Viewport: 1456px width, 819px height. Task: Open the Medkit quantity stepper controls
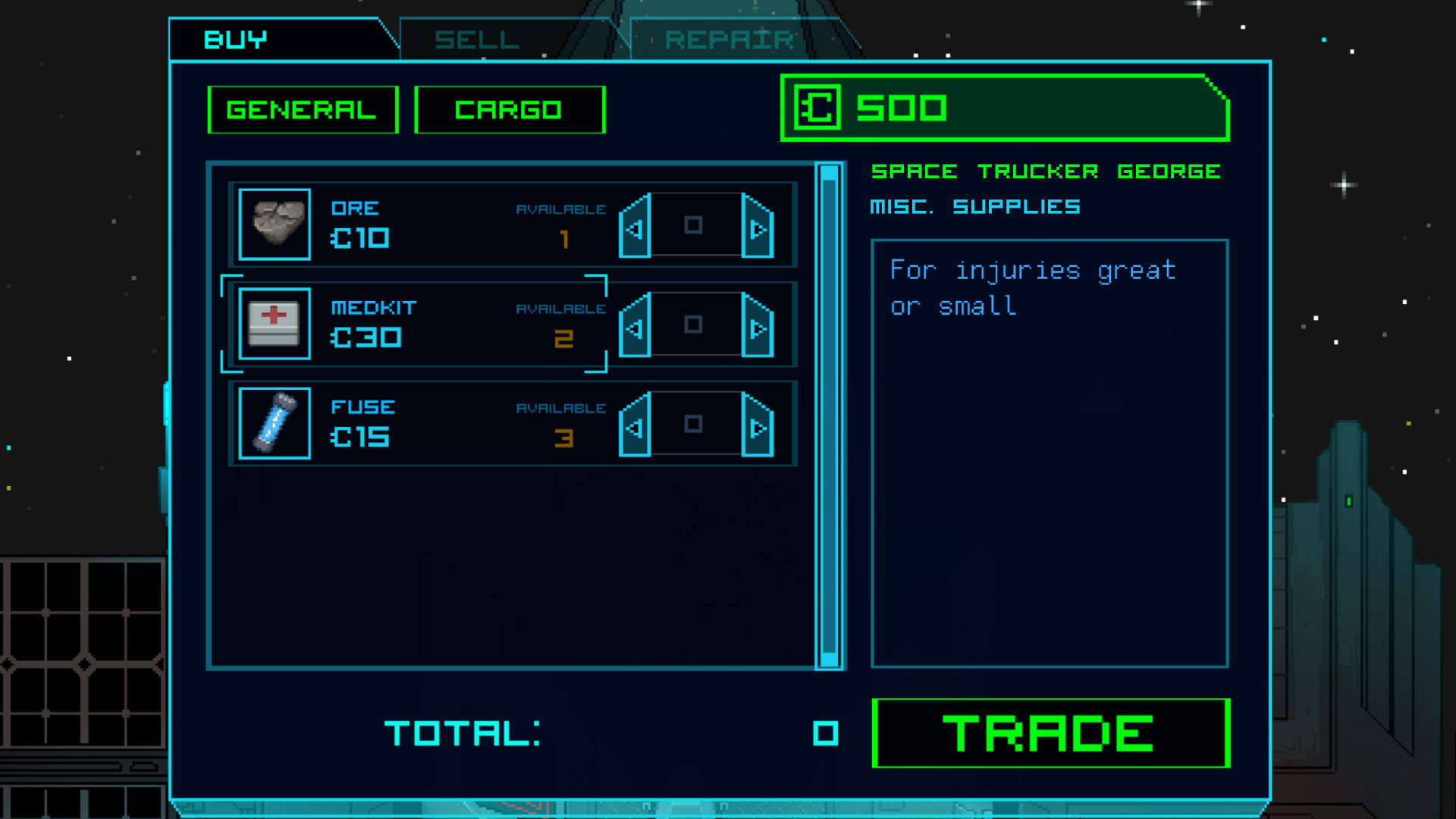pyautogui.click(x=695, y=325)
